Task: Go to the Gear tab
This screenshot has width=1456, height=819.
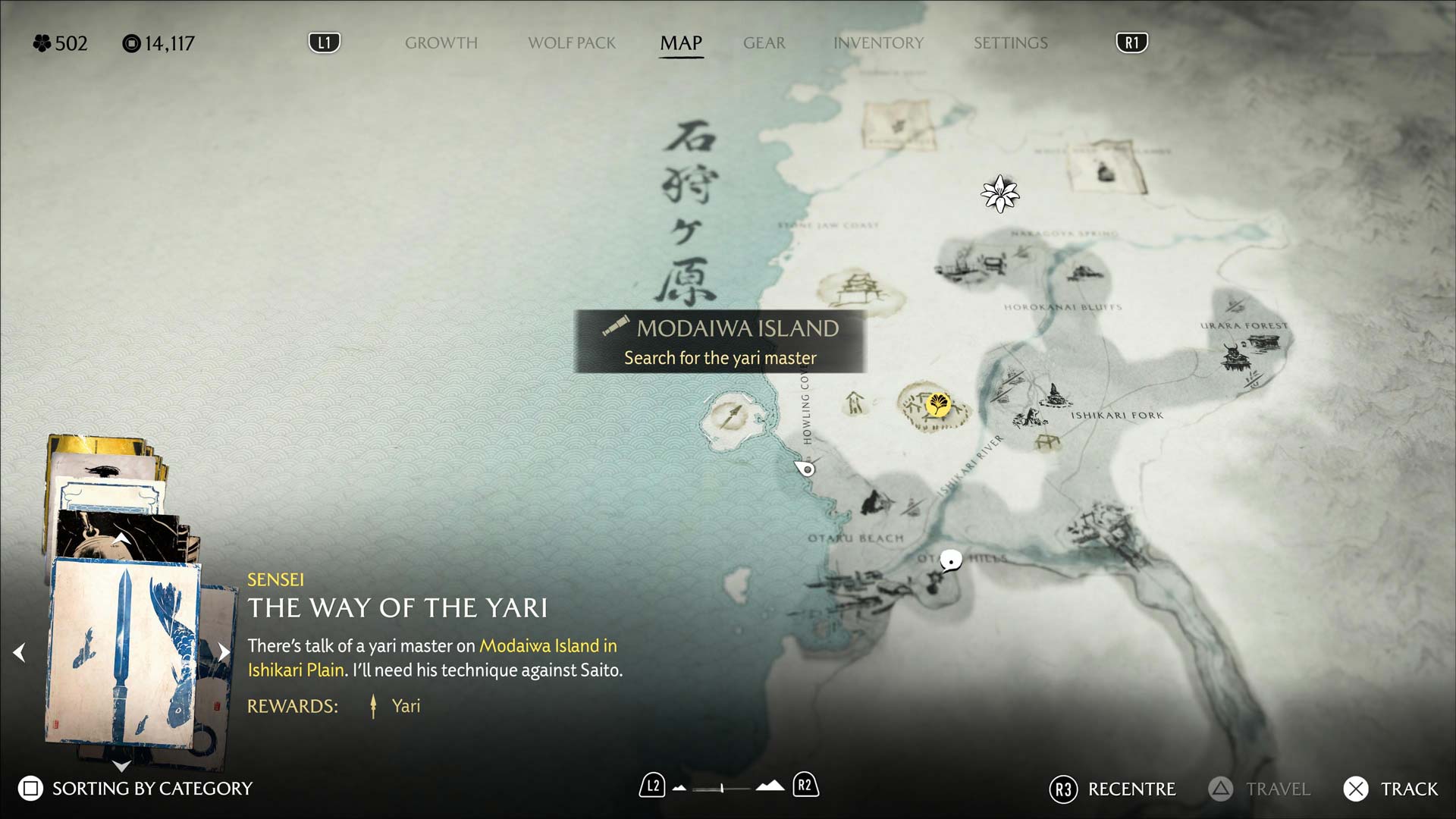Action: click(764, 43)
